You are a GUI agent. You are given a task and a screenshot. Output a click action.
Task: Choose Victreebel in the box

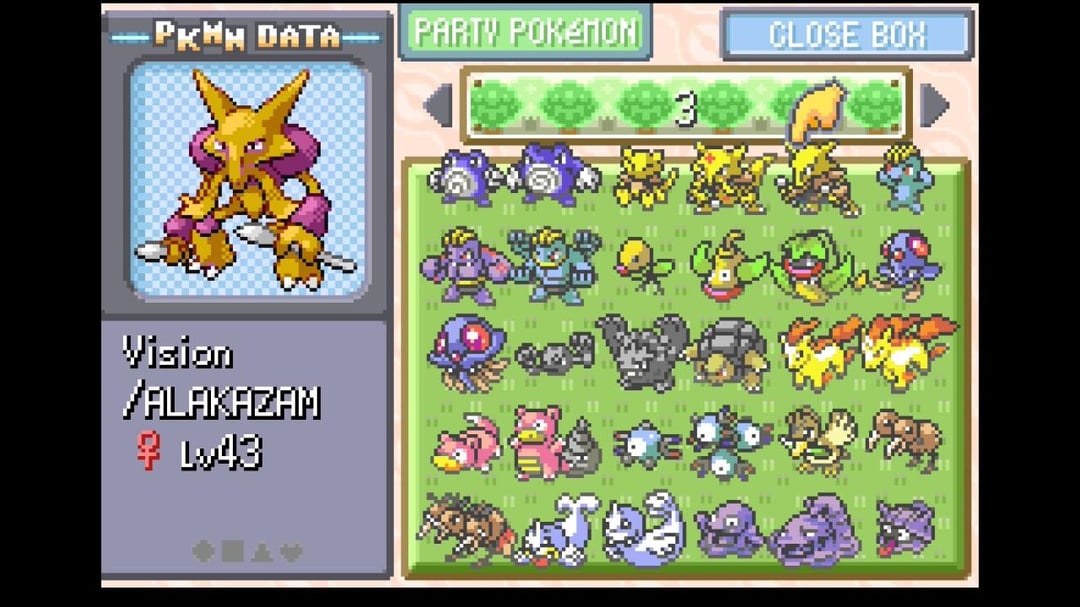(x=819, y=265)
